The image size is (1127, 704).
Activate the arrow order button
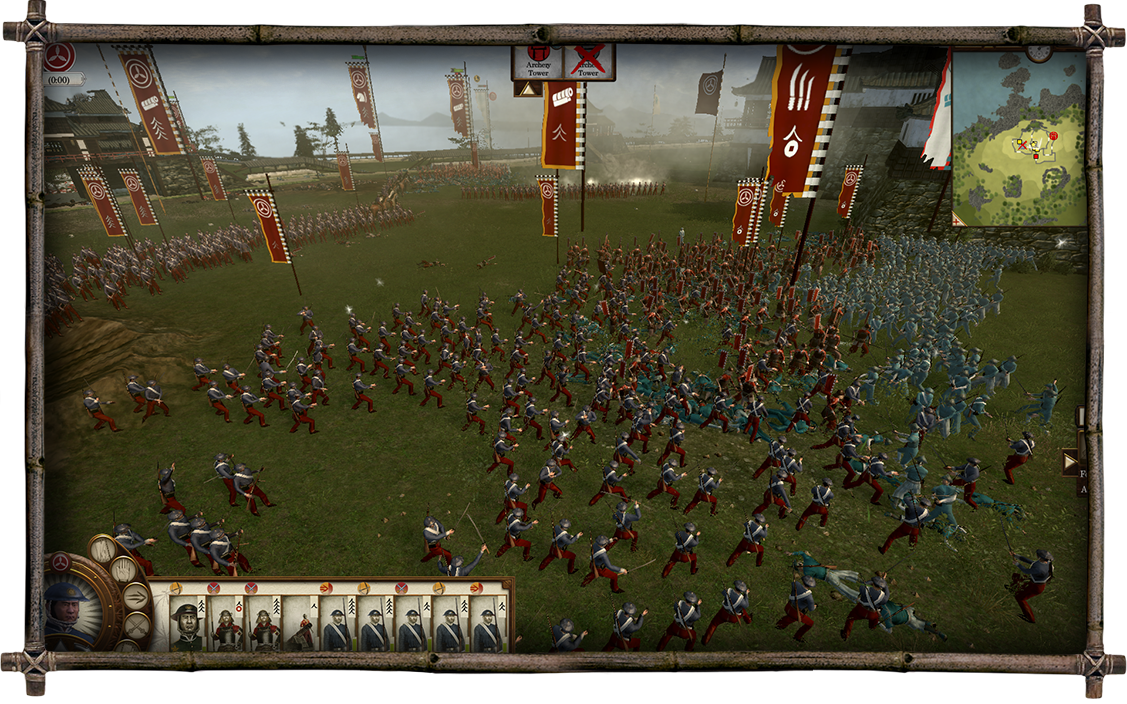coord(135,597)
